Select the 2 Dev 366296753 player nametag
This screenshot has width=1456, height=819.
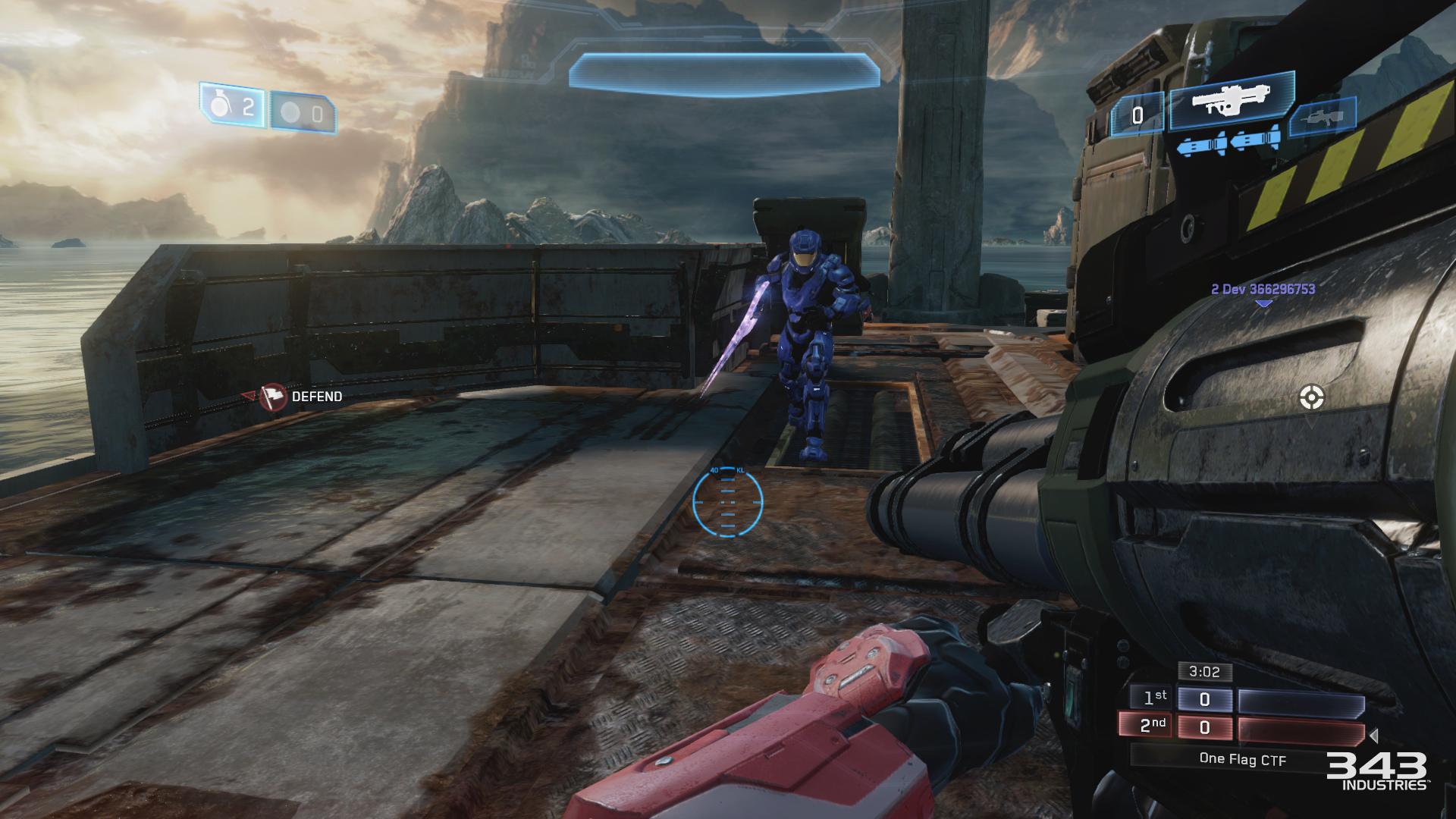point(1263,289)
